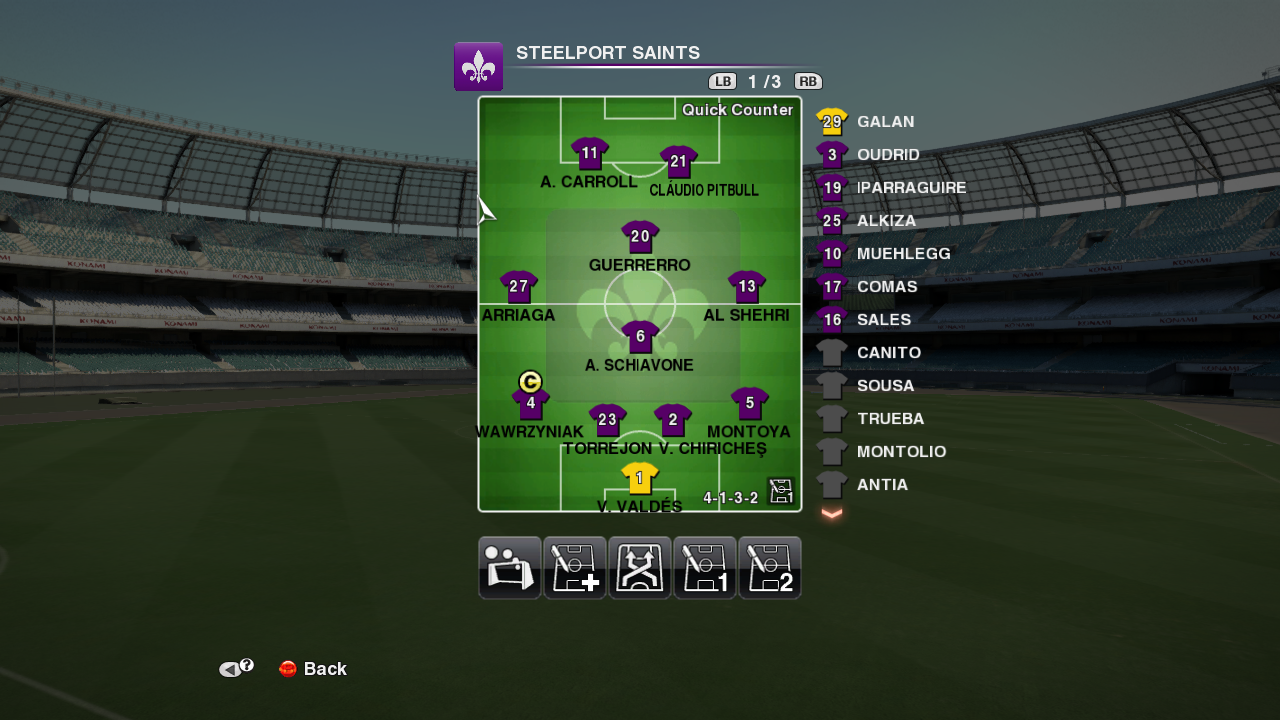Screen dimensions: 1280x720
Task: Select Muehlegg number 10 on the bench
Action: (x=902, y=254)
